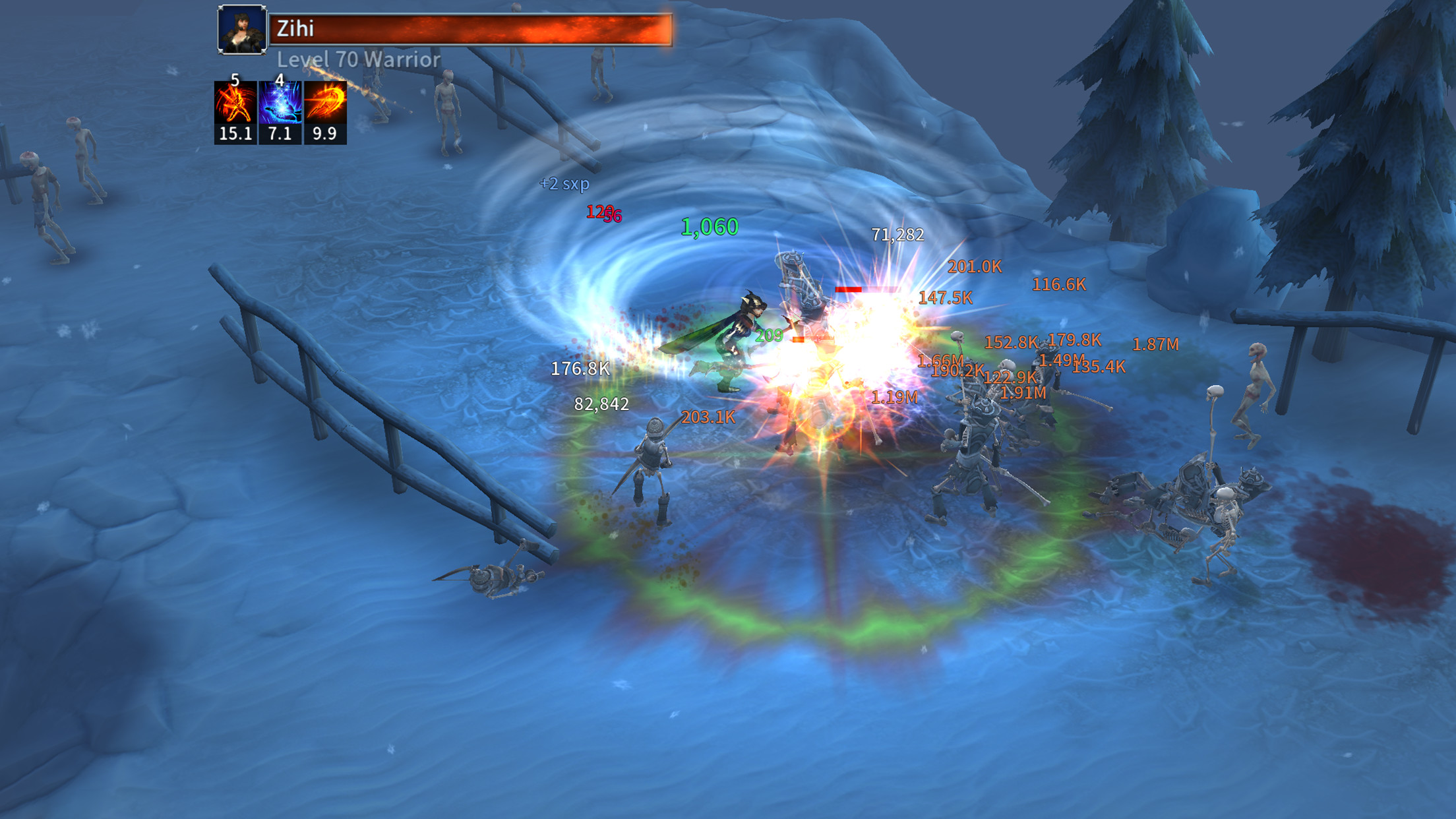Tap the 1.87M damage number
This screenshot has width=1456, height=819.
1156,344
